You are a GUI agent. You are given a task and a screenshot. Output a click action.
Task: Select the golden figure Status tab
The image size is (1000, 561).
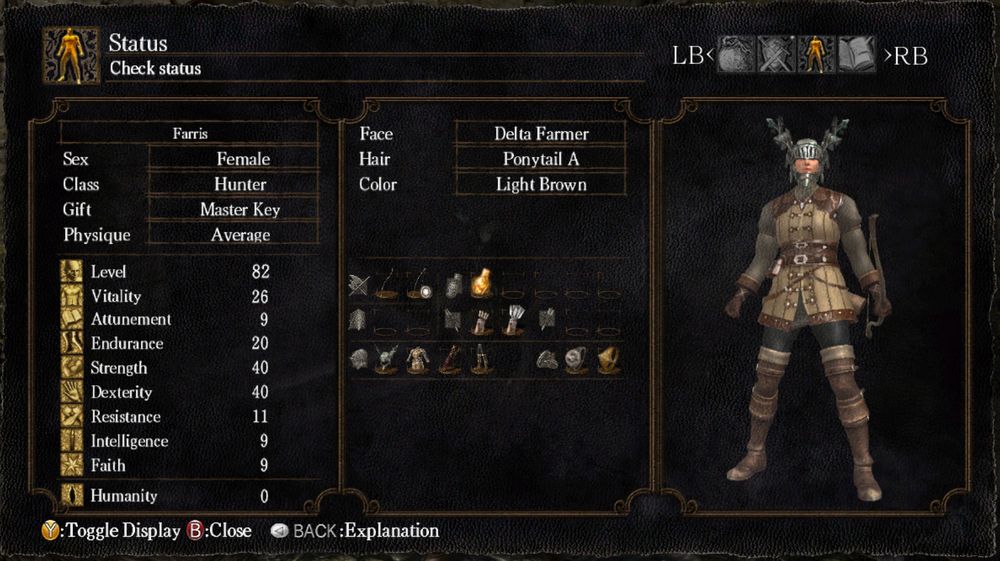[816, 55]
